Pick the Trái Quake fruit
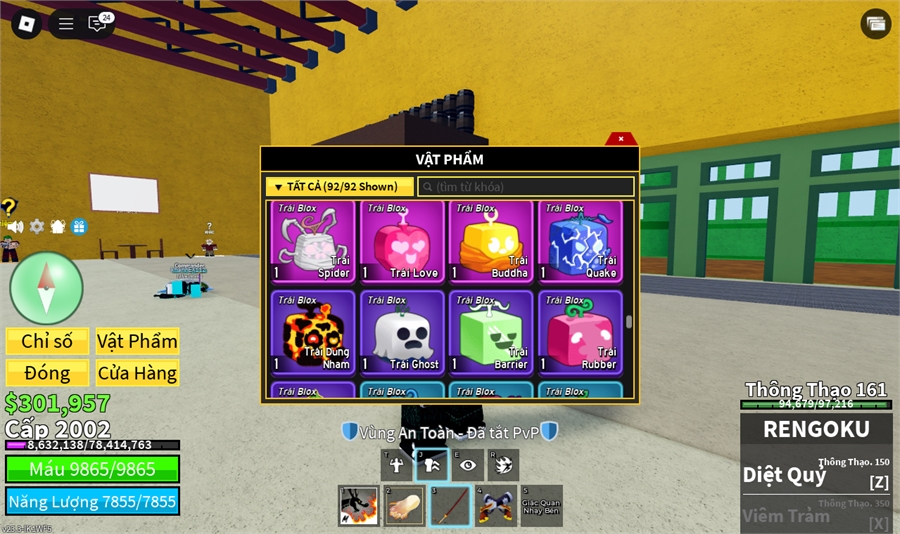Image resolution: width=900 pixels, height=534 pixels. coord(580,242)
